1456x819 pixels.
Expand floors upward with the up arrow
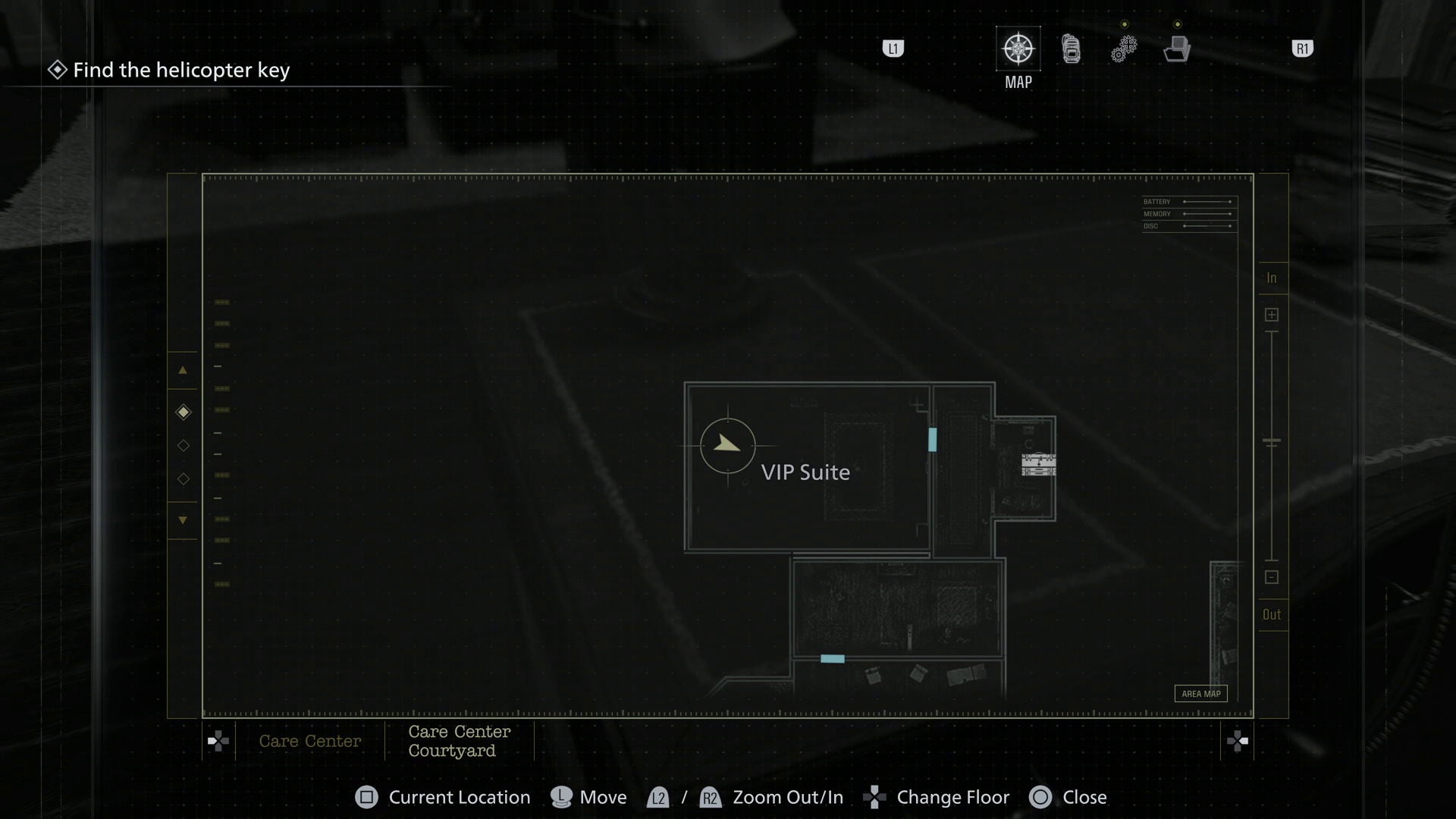[x=183, y=371]
